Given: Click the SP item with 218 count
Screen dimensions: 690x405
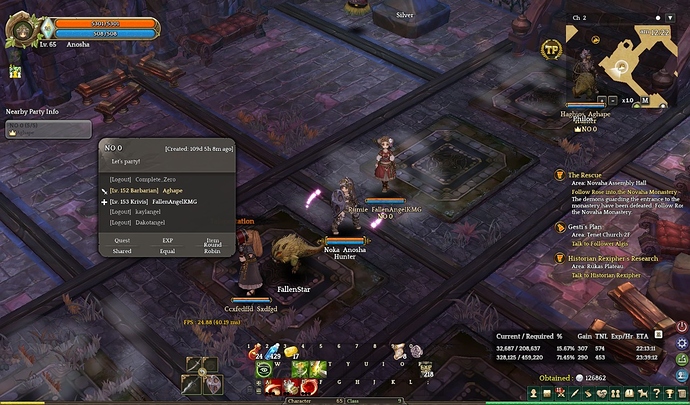Looking at the screenshot, I should click(x=424, y=370).
